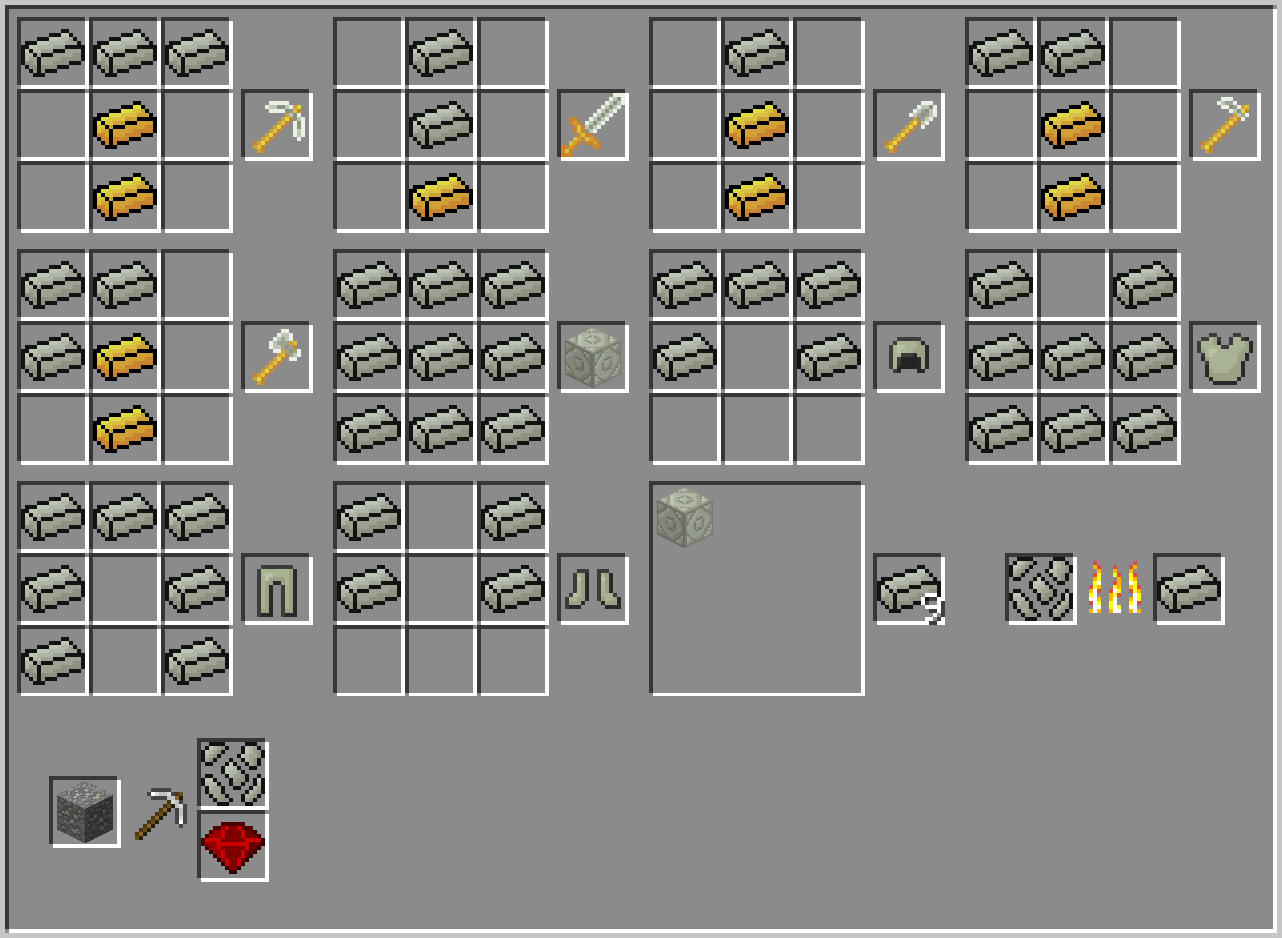
Task: Click the iron helmet recipe output
Action: pyautogui.click(x=909, y=358)
